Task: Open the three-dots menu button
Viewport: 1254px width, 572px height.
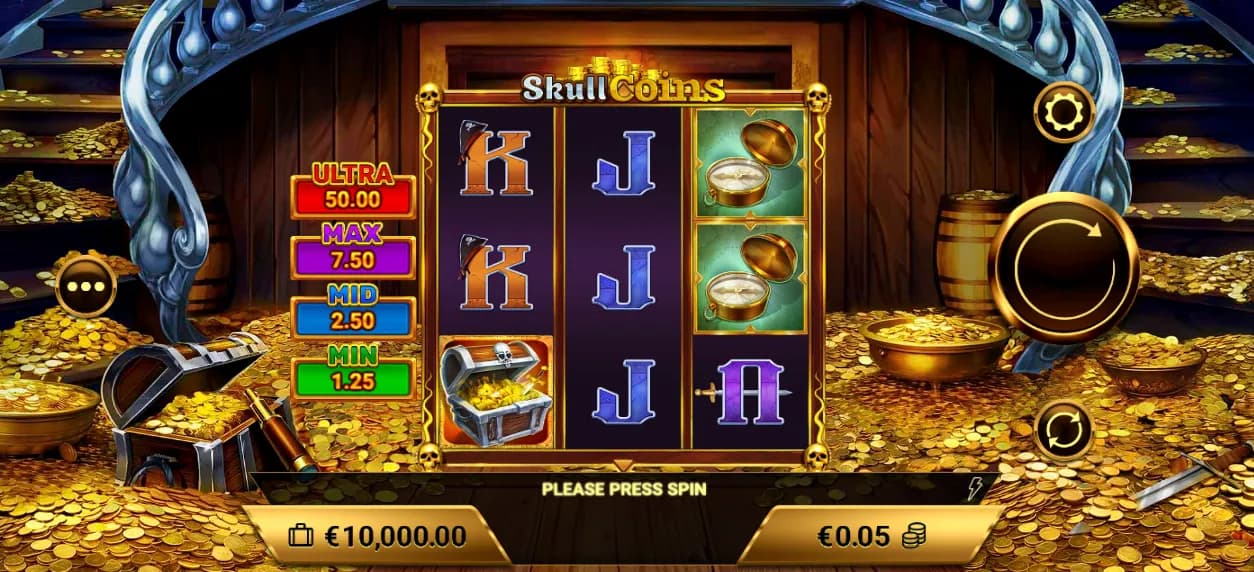Action: 86,287
